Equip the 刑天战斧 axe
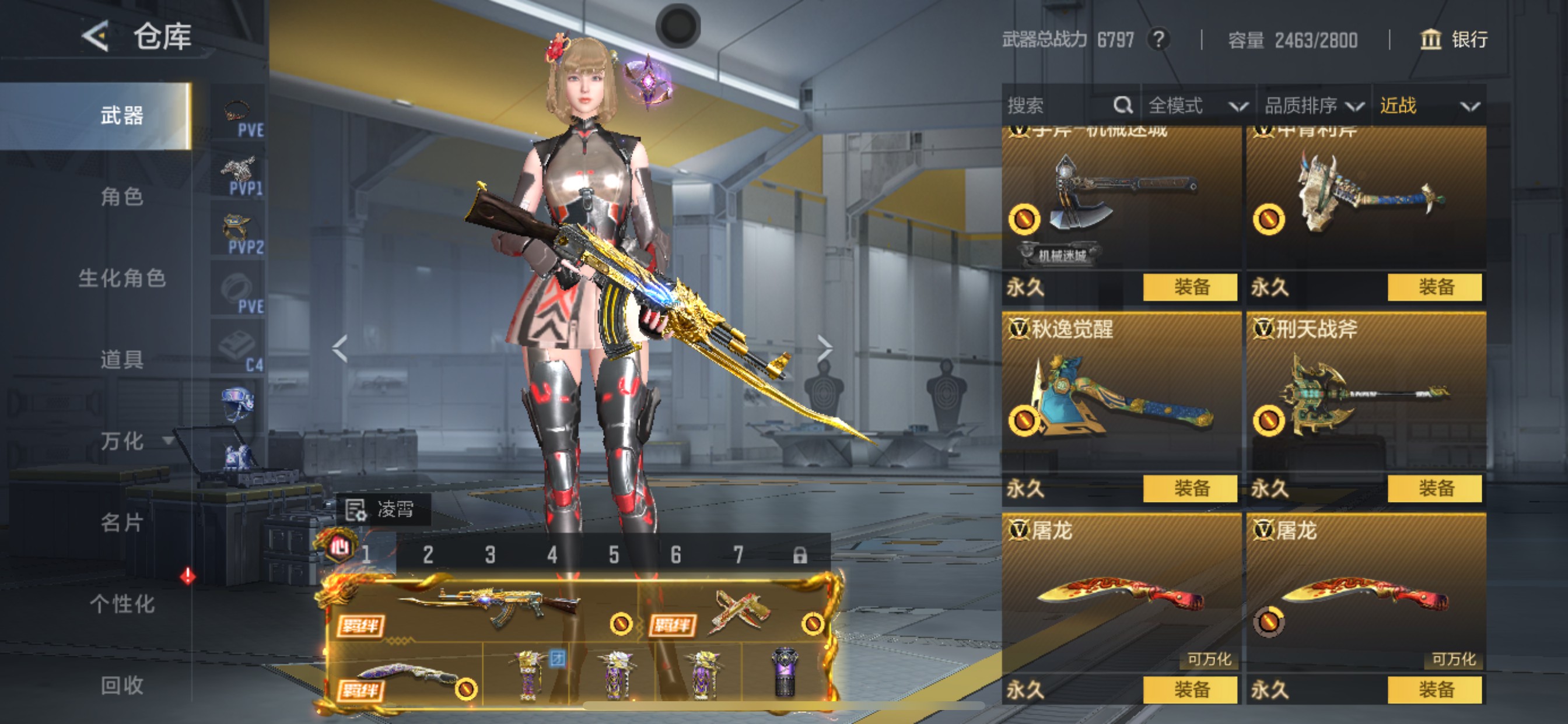Image resolution: width=1568 pixels, height=724 pixels. coord(1434,488)
